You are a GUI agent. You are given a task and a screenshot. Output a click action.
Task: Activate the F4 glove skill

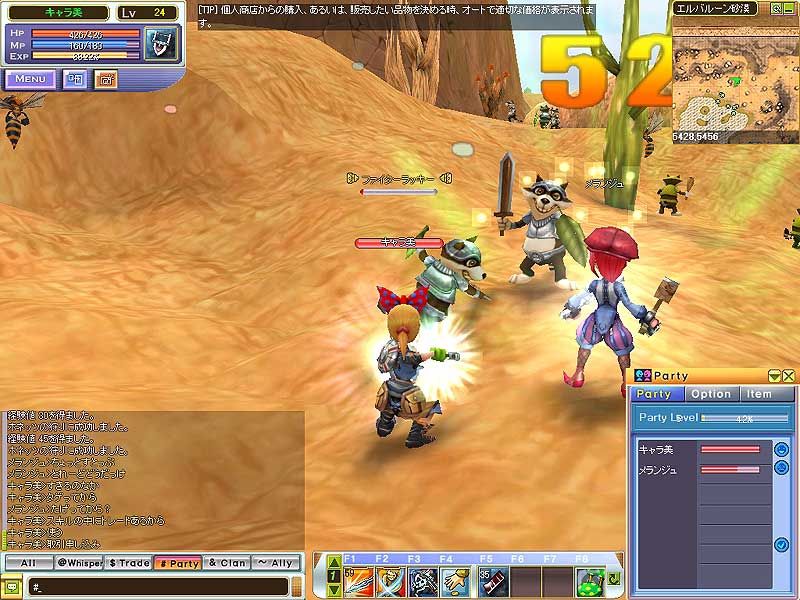(x=456, y=580)
